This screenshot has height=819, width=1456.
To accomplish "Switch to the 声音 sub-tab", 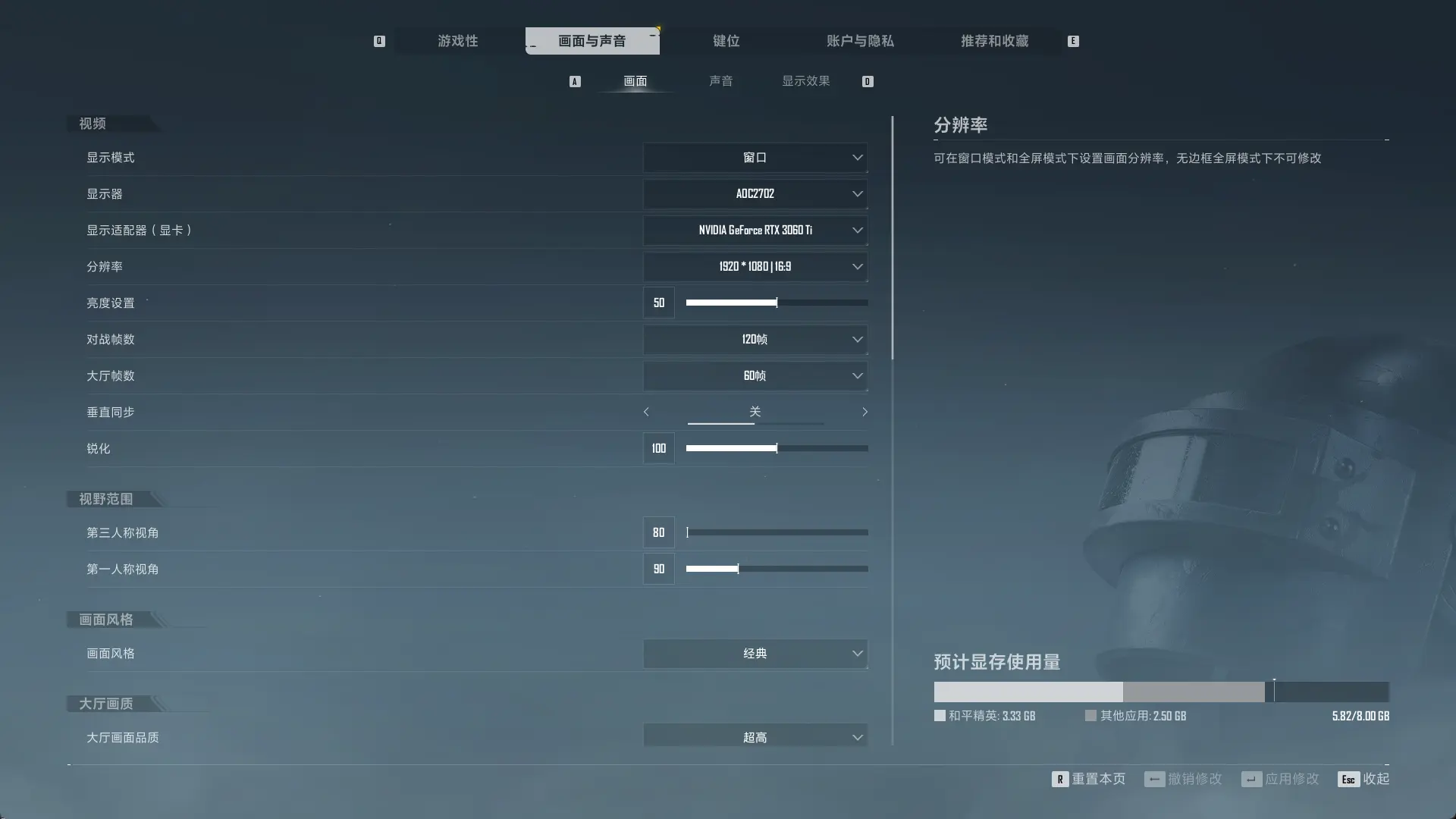I will click(x=720, y=81).
